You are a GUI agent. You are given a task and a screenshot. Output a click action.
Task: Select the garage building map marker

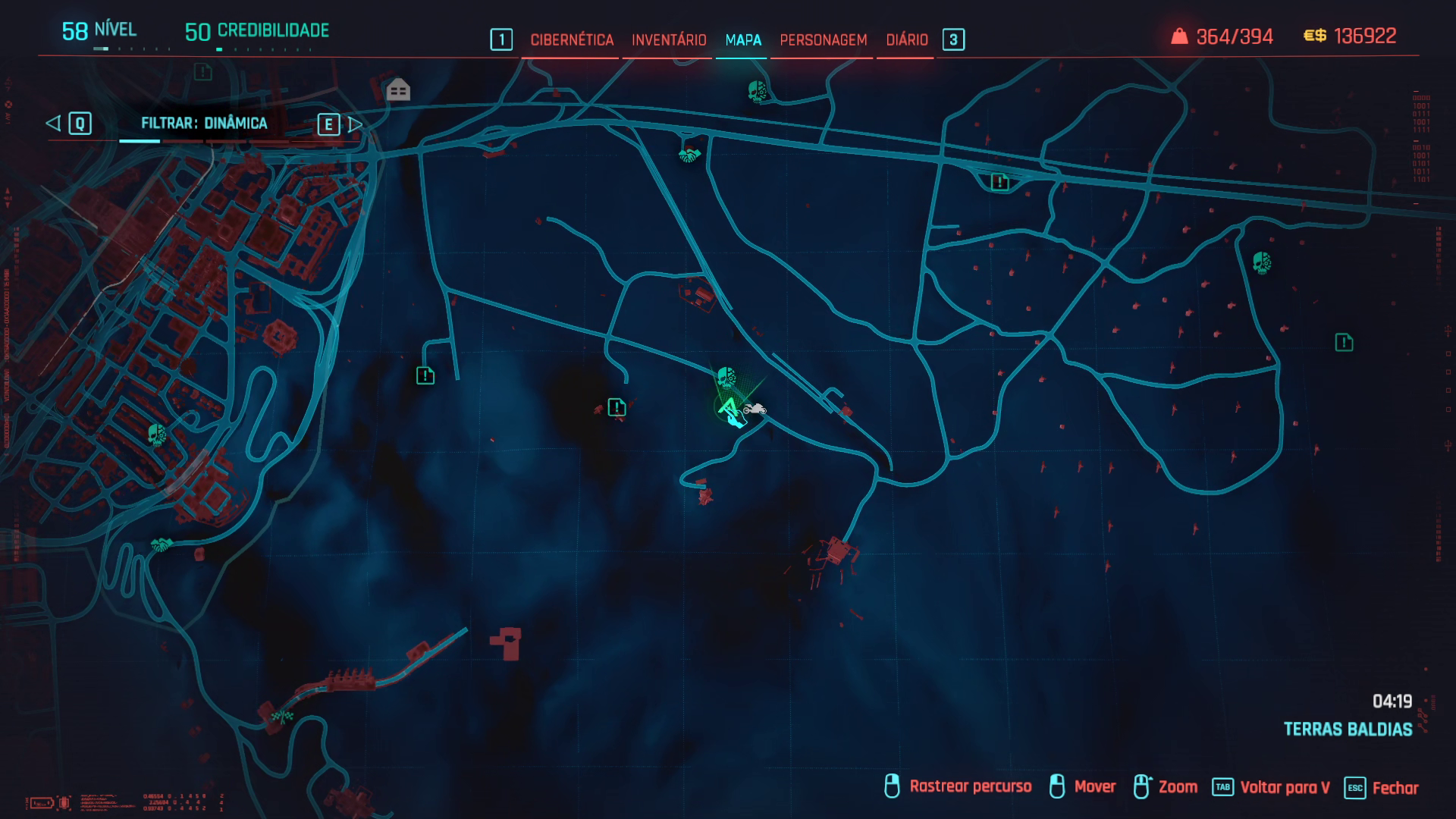(x=398, y=90)
